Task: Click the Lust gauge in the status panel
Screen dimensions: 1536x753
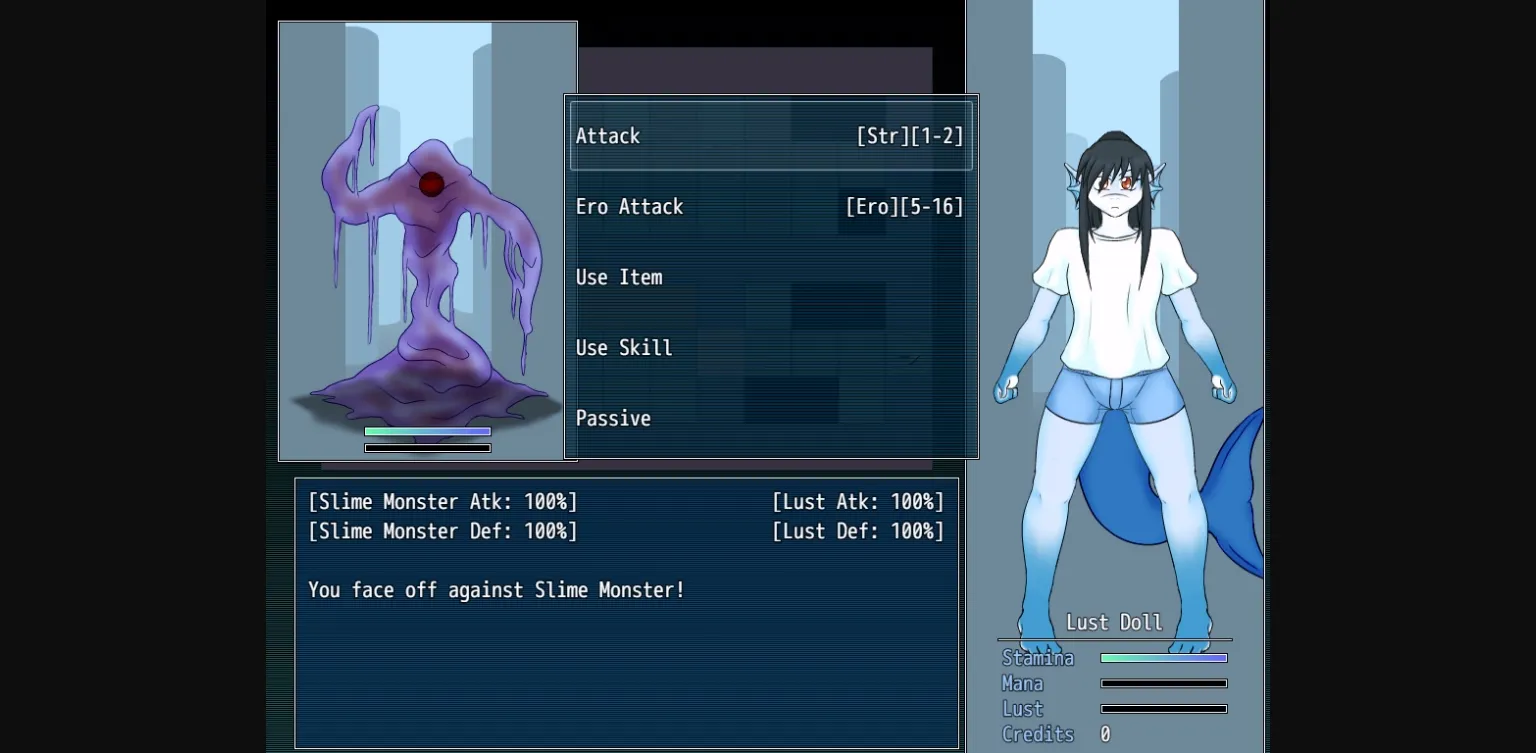Action: click(1163, 708)
